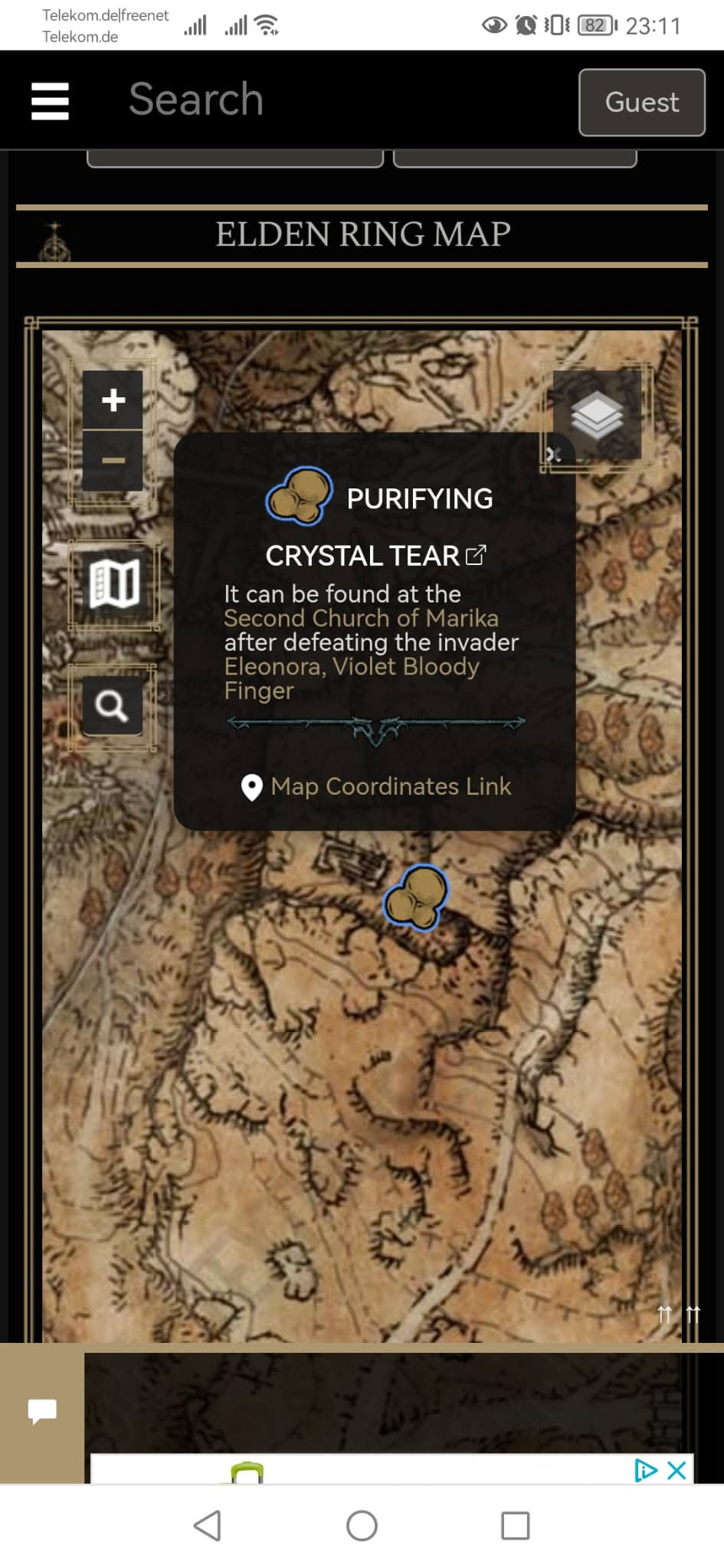Zoom out of the map

point(113,460)
